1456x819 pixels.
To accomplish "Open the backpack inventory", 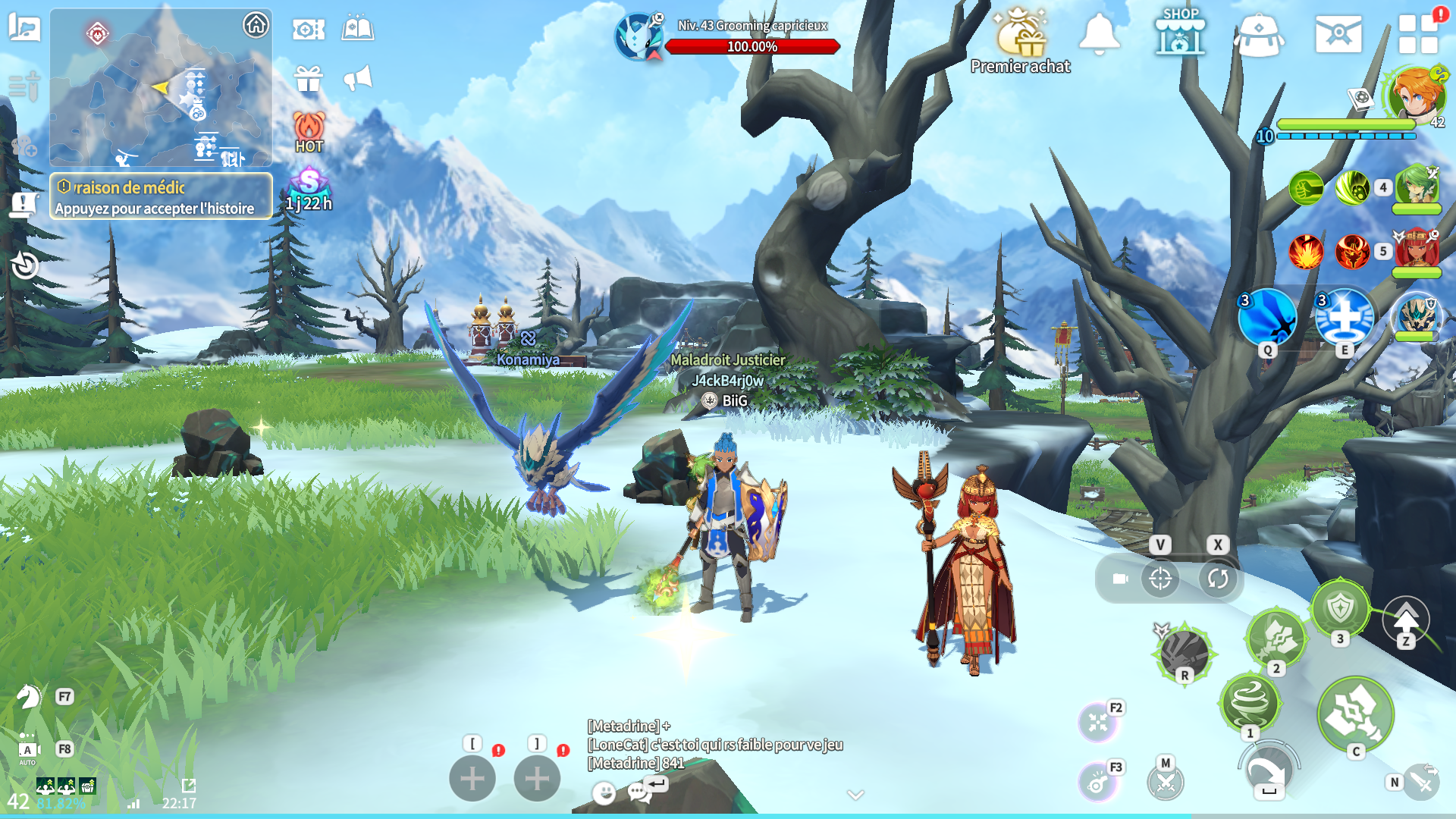I will point(1259,35).
